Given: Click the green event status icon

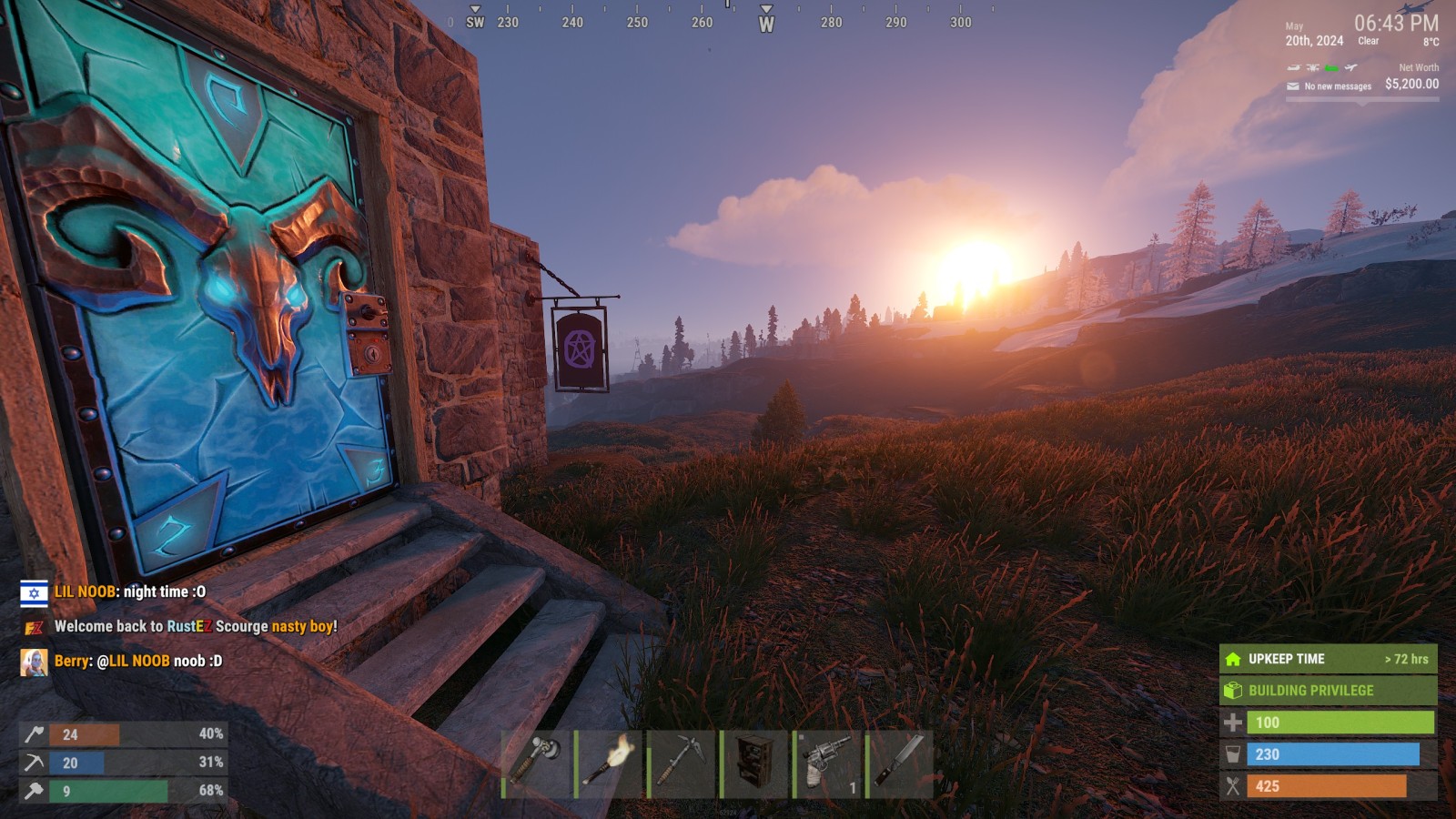Looking at the screenshot, I should (1331, 67).
